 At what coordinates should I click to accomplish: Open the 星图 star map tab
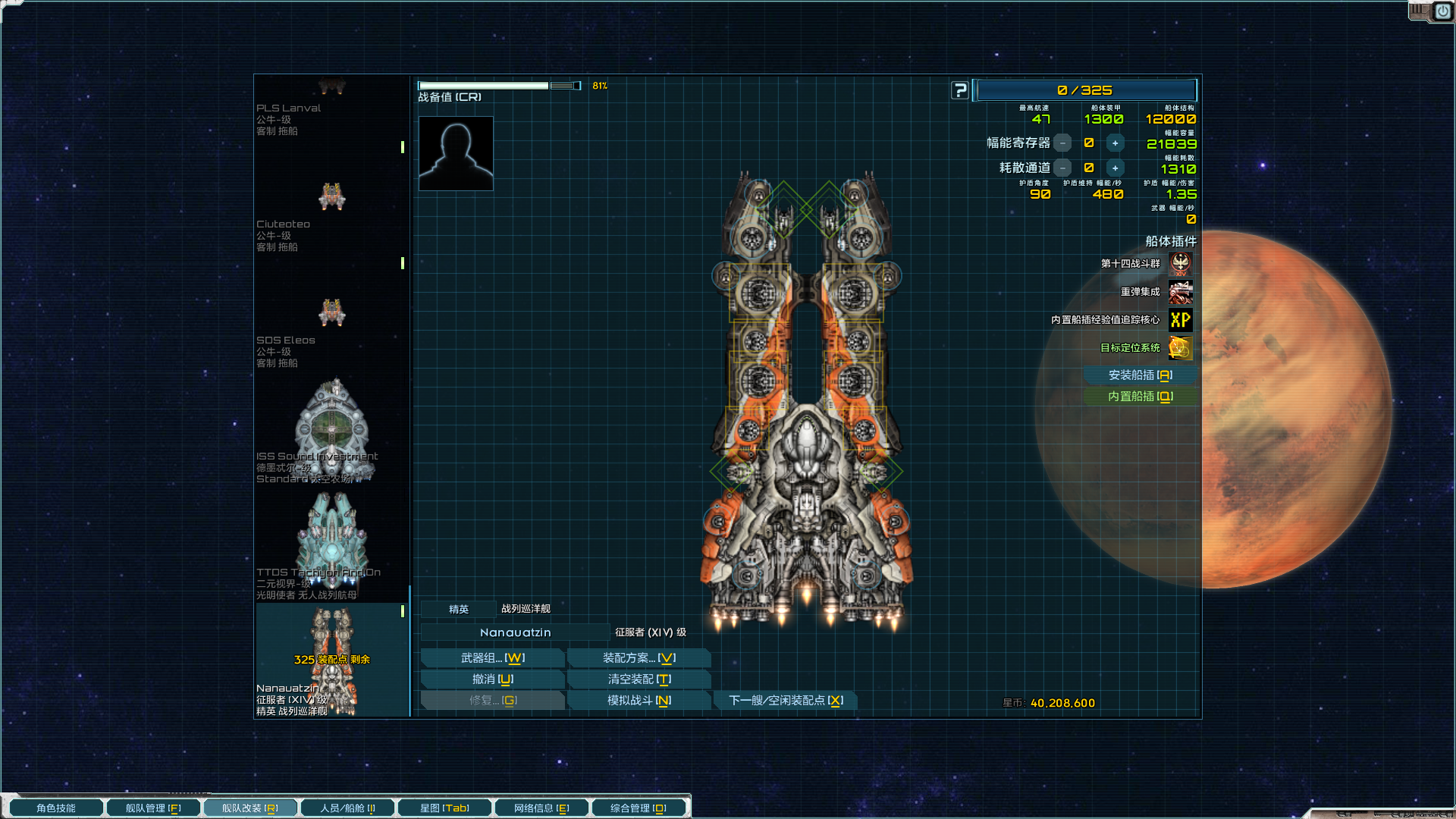tap(444, 808)
